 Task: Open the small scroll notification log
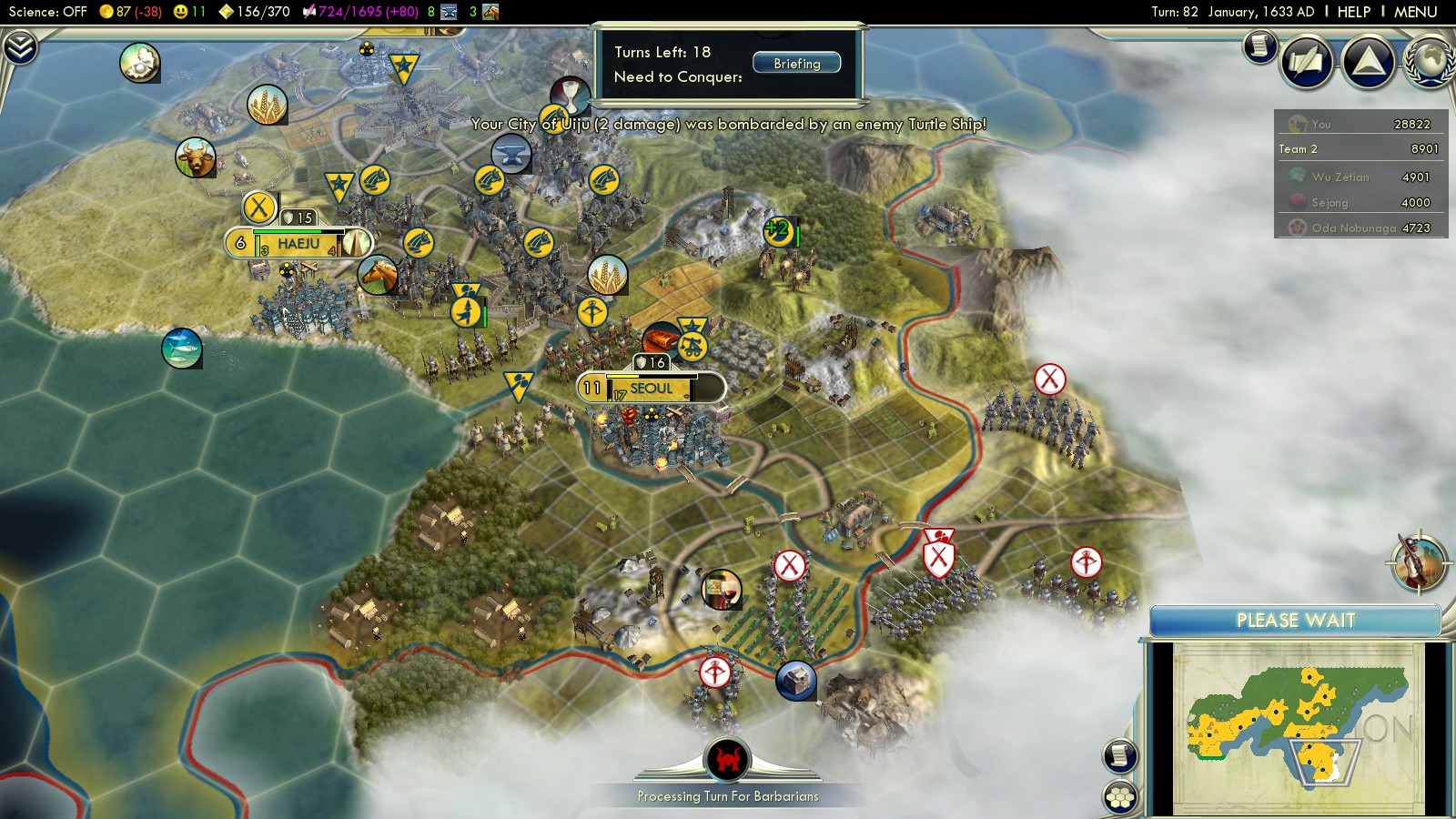1260,45
